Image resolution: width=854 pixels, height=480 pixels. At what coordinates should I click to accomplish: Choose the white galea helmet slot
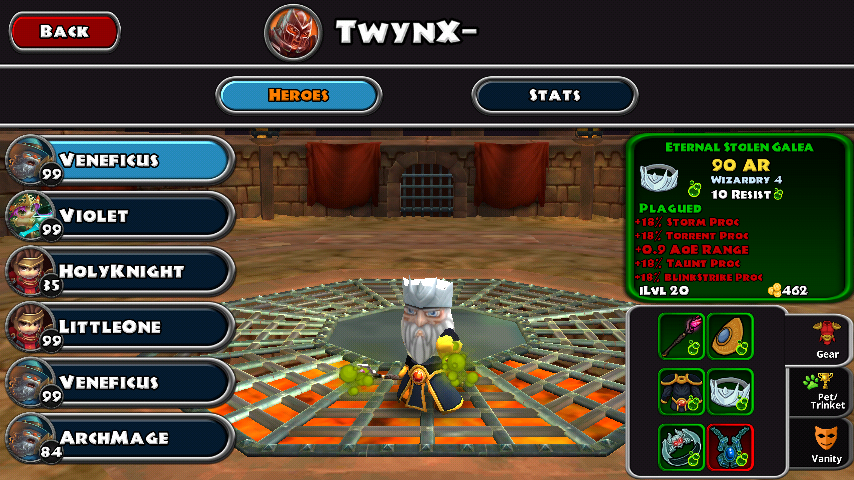(x=730, y=391)
